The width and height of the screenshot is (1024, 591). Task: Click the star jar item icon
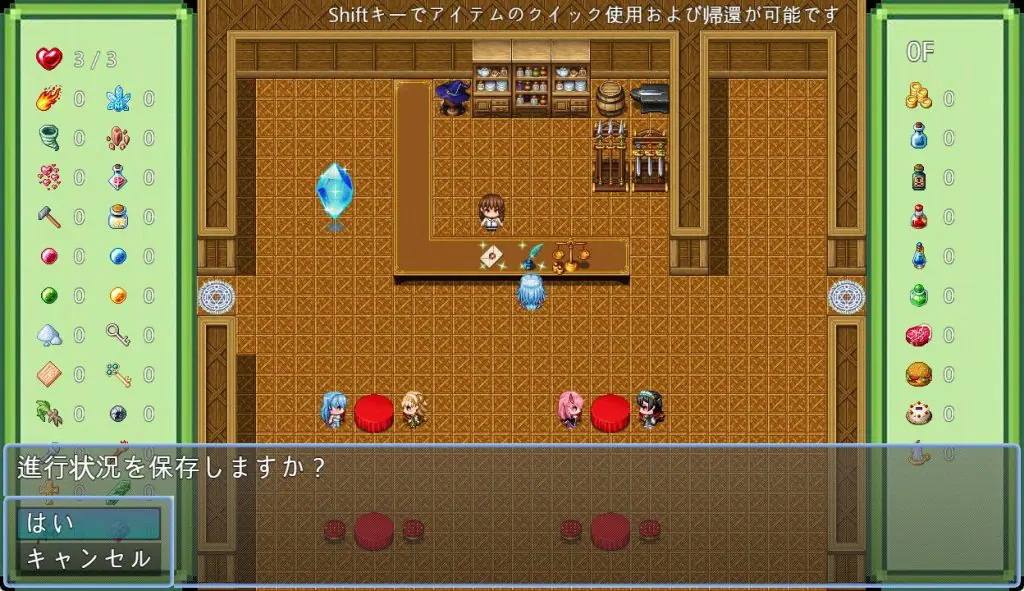pos(118,216)
